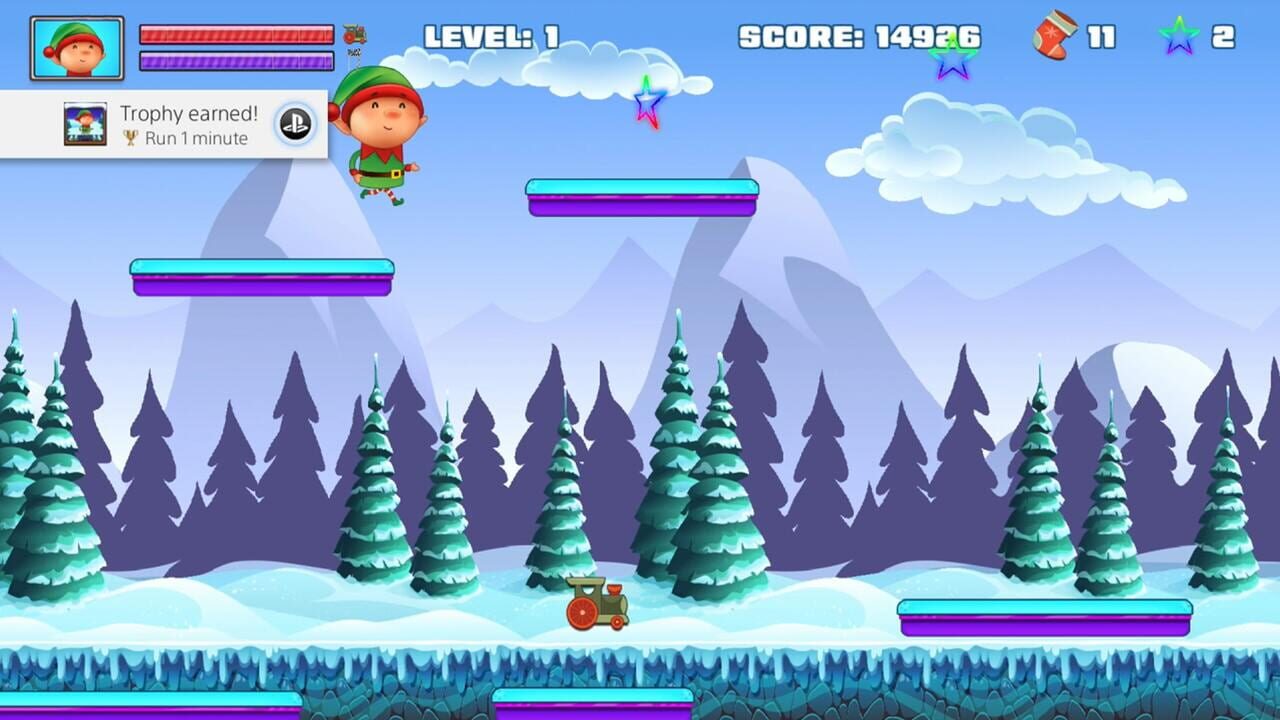Click the stocking count showing 11

tap(1101, 34)
